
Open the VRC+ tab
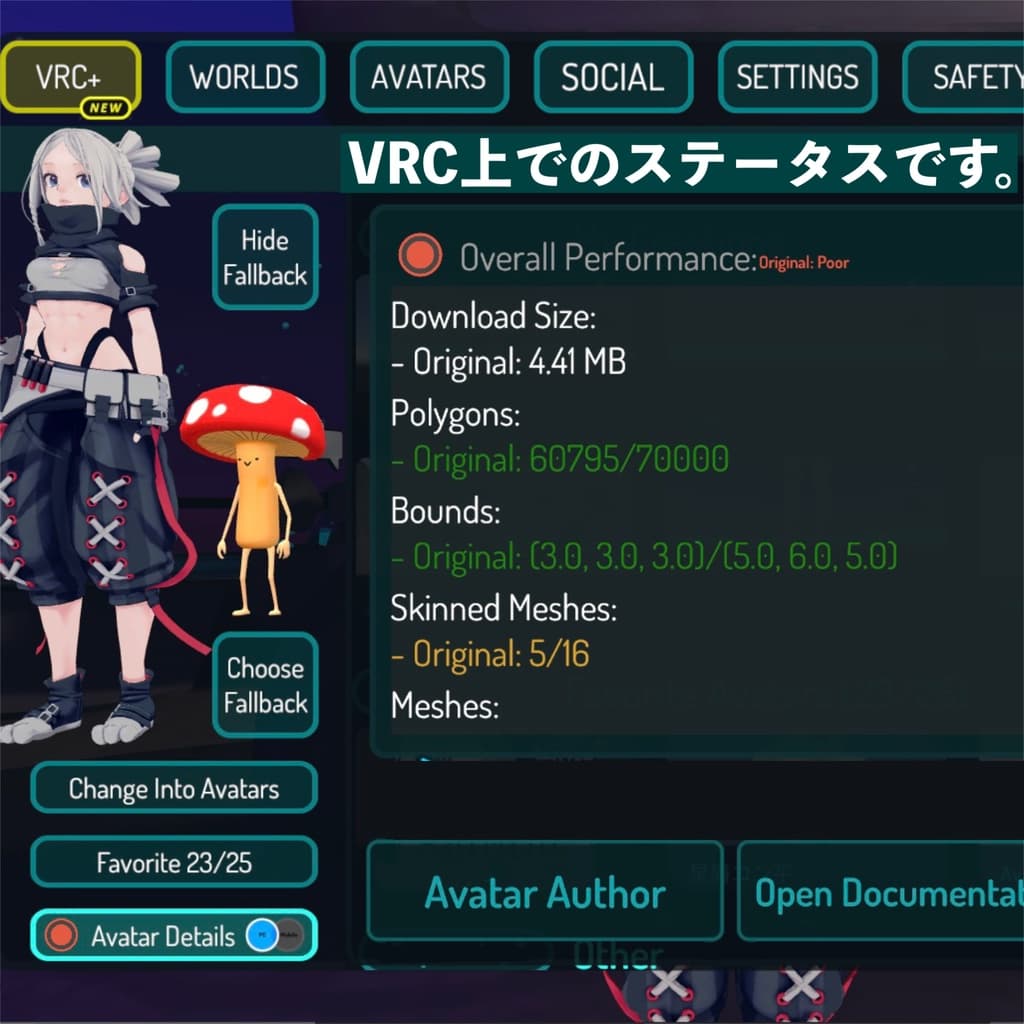coord(71,77)
